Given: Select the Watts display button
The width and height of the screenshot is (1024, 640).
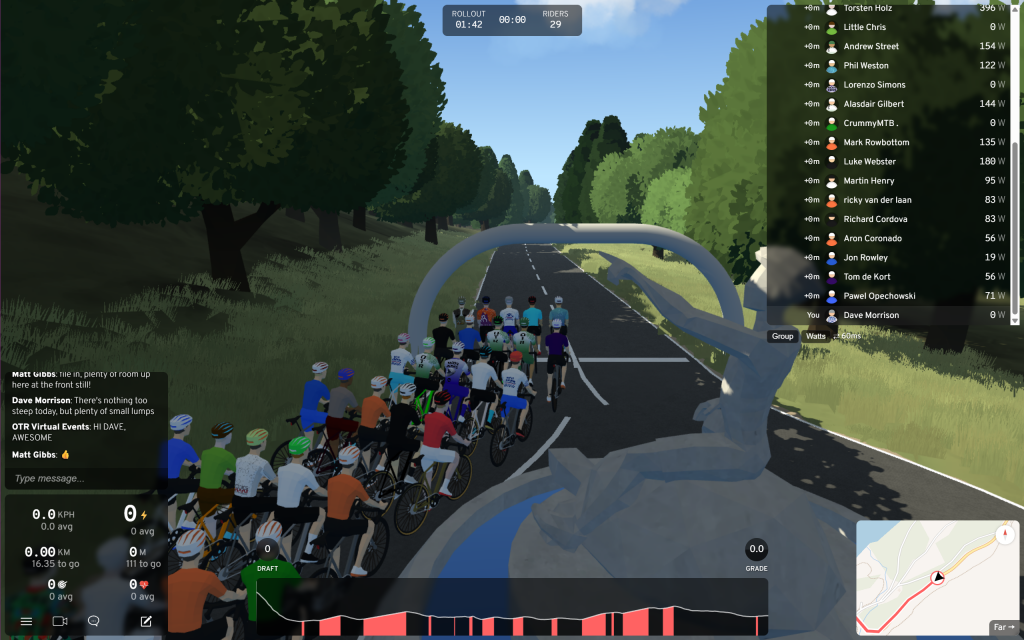Looking at the screenshot, I should tap(816, 336).
